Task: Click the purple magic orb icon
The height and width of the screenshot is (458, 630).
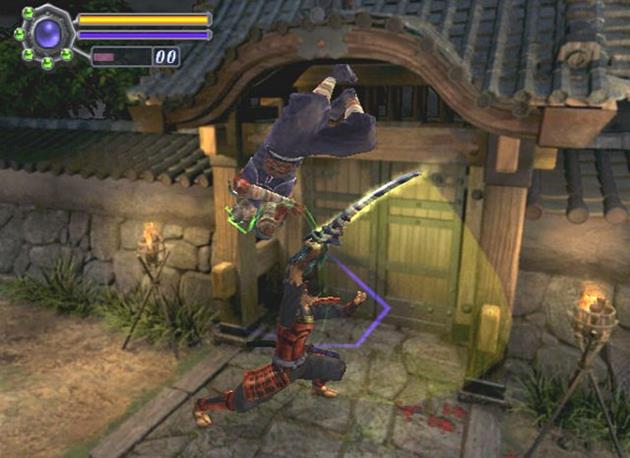Action: tap(47, 35)
